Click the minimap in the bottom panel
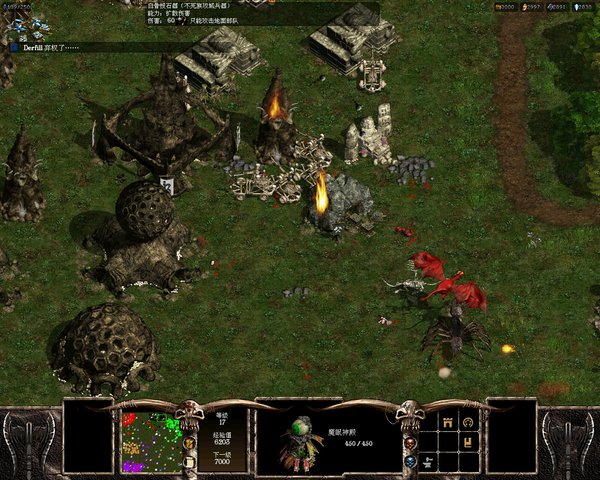 click(x=151, y=441)
